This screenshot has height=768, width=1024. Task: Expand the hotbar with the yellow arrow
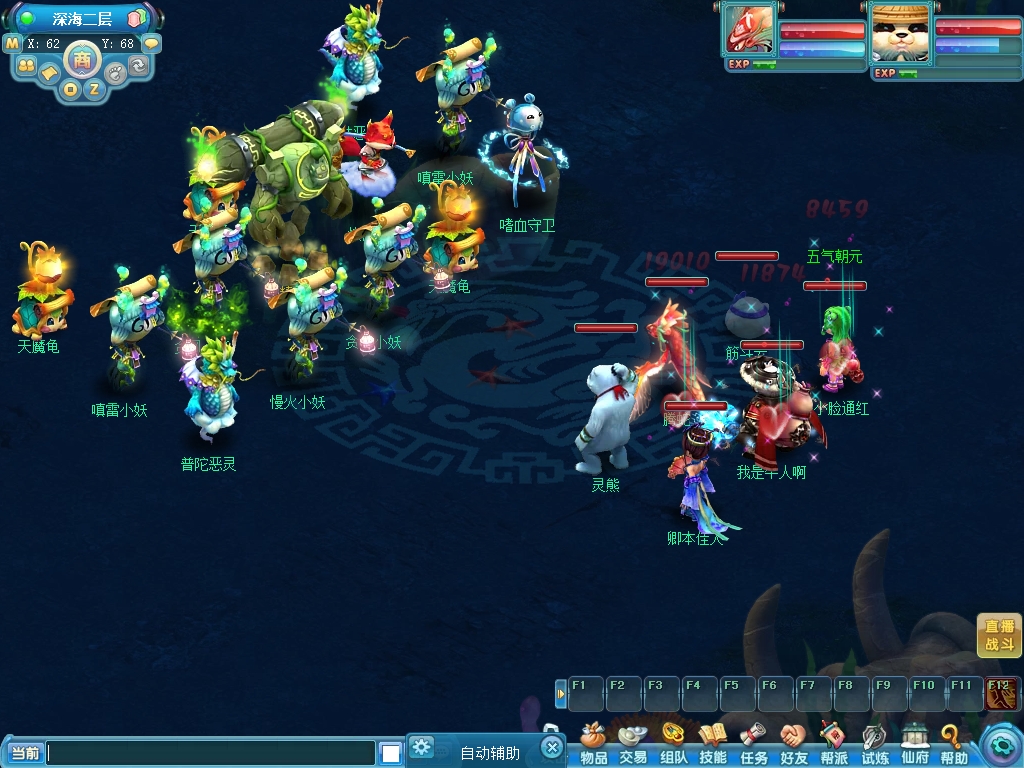[x=560, y=693]
